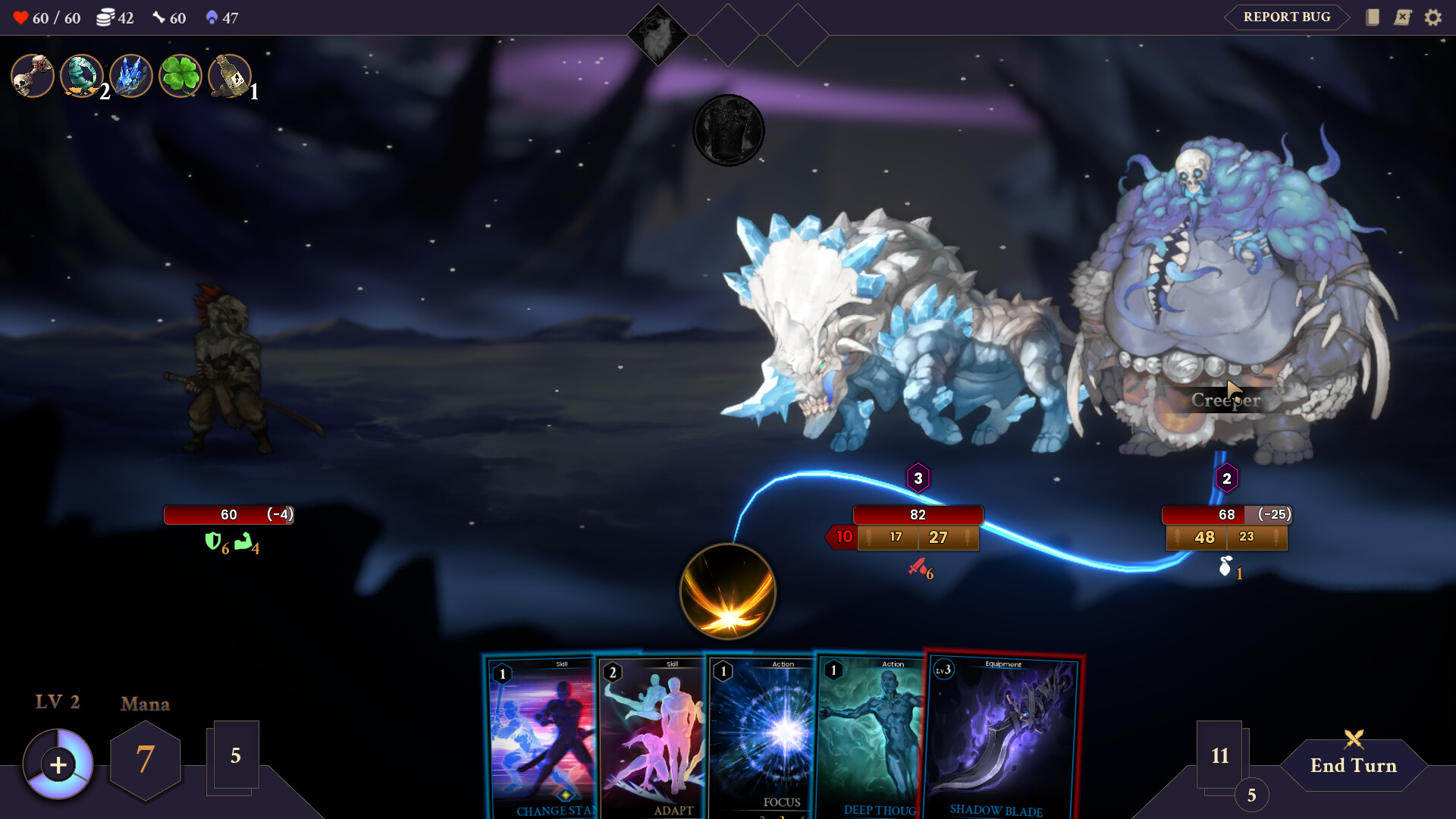Image resolution: width=1456 pixels, height=819 pixels.
Task: Click the Report Bug button
Action: (1285, 17)
